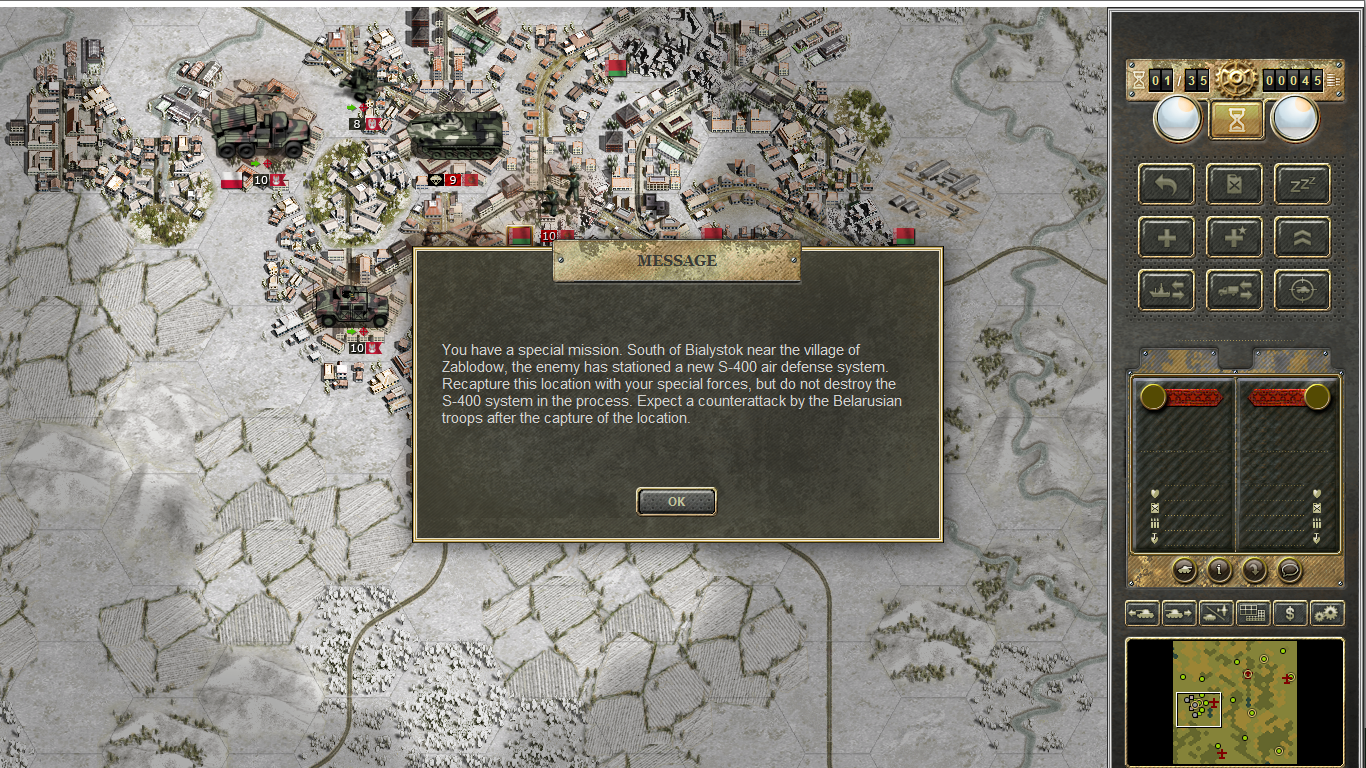Toggle the truck mount transport button

[1234, 291]
